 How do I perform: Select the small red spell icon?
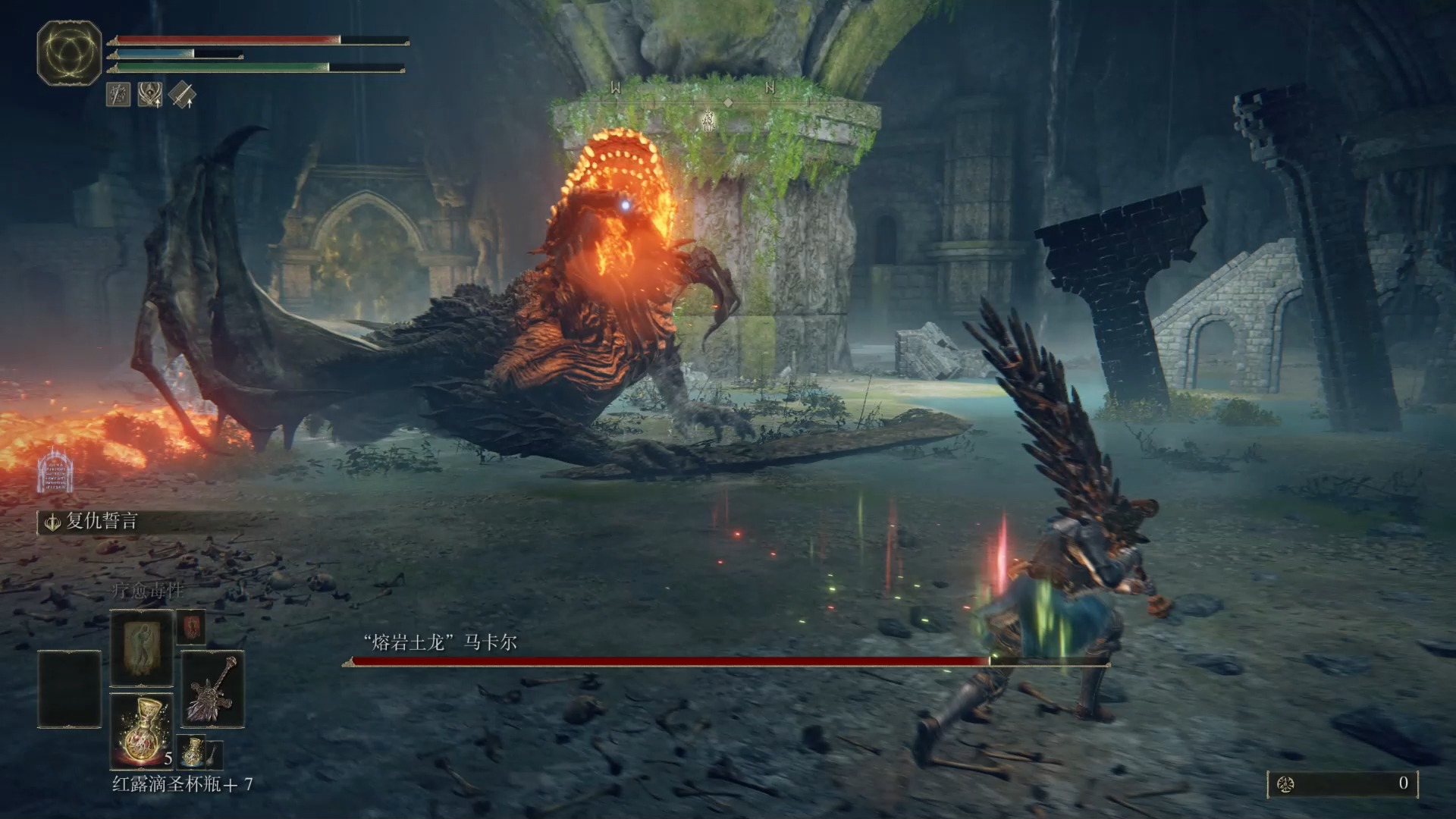(191, 627)
